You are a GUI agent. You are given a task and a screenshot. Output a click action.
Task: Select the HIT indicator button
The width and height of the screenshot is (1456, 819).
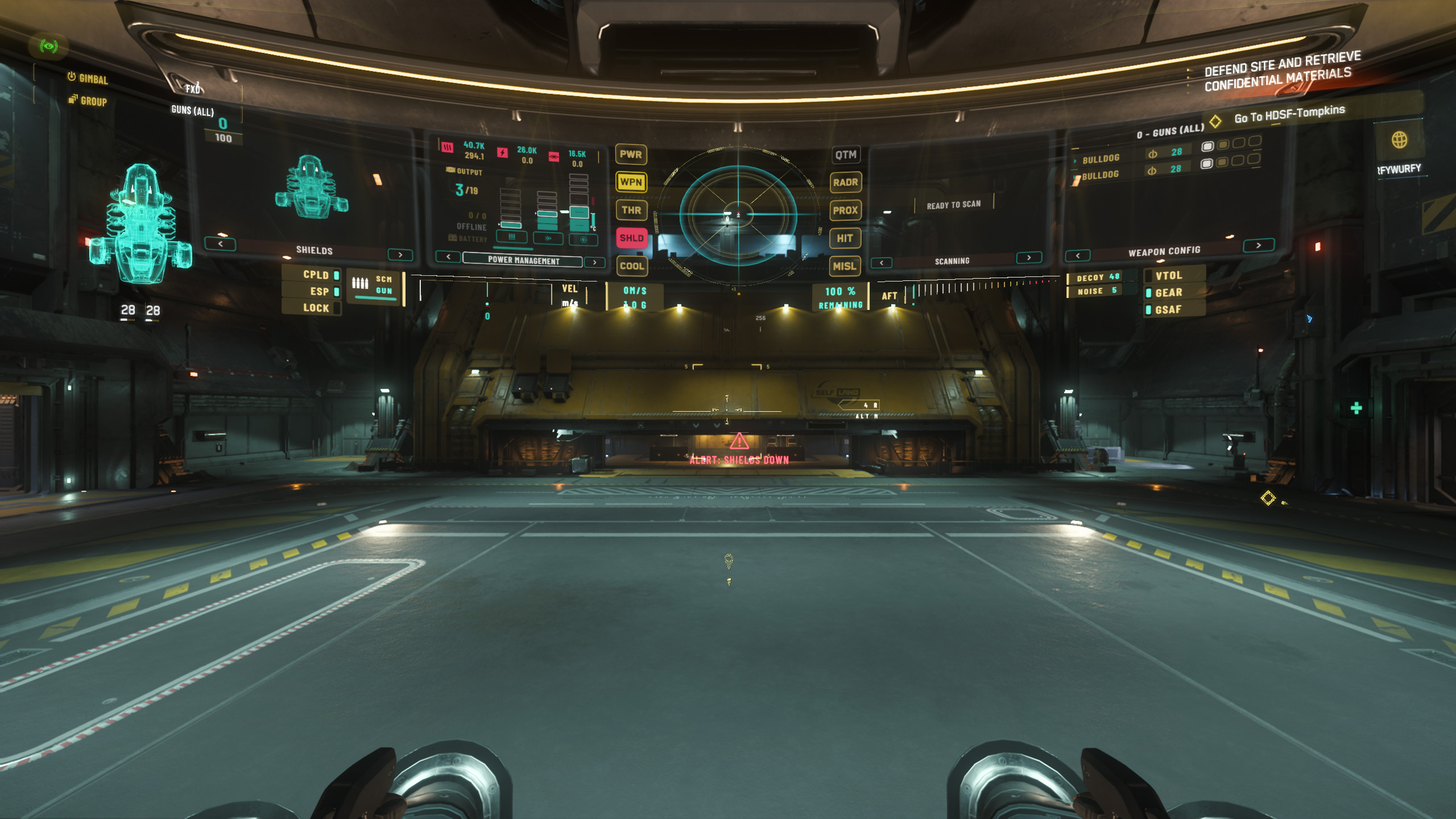pos(845,238)
